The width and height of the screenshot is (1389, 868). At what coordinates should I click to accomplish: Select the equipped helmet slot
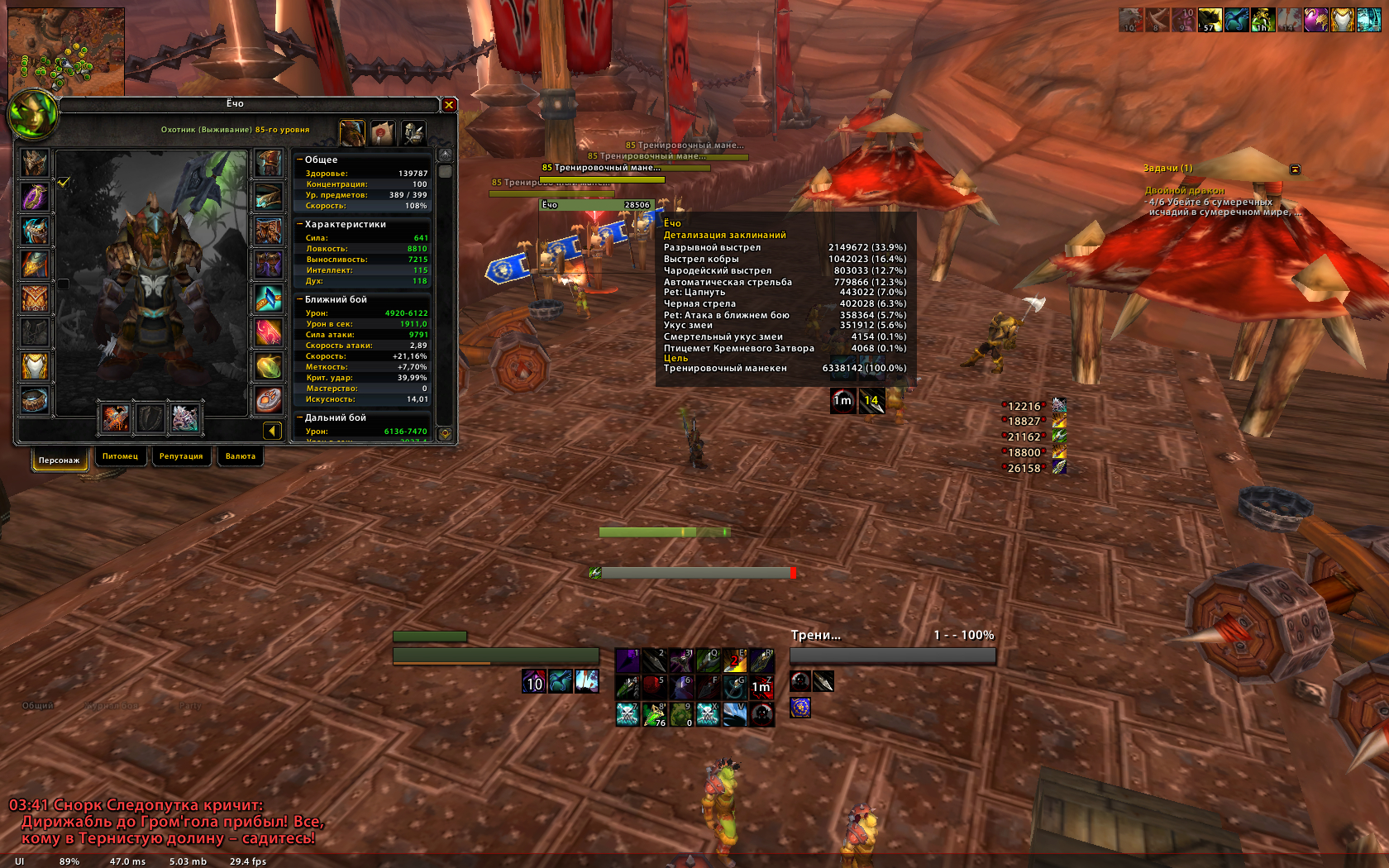35,163
